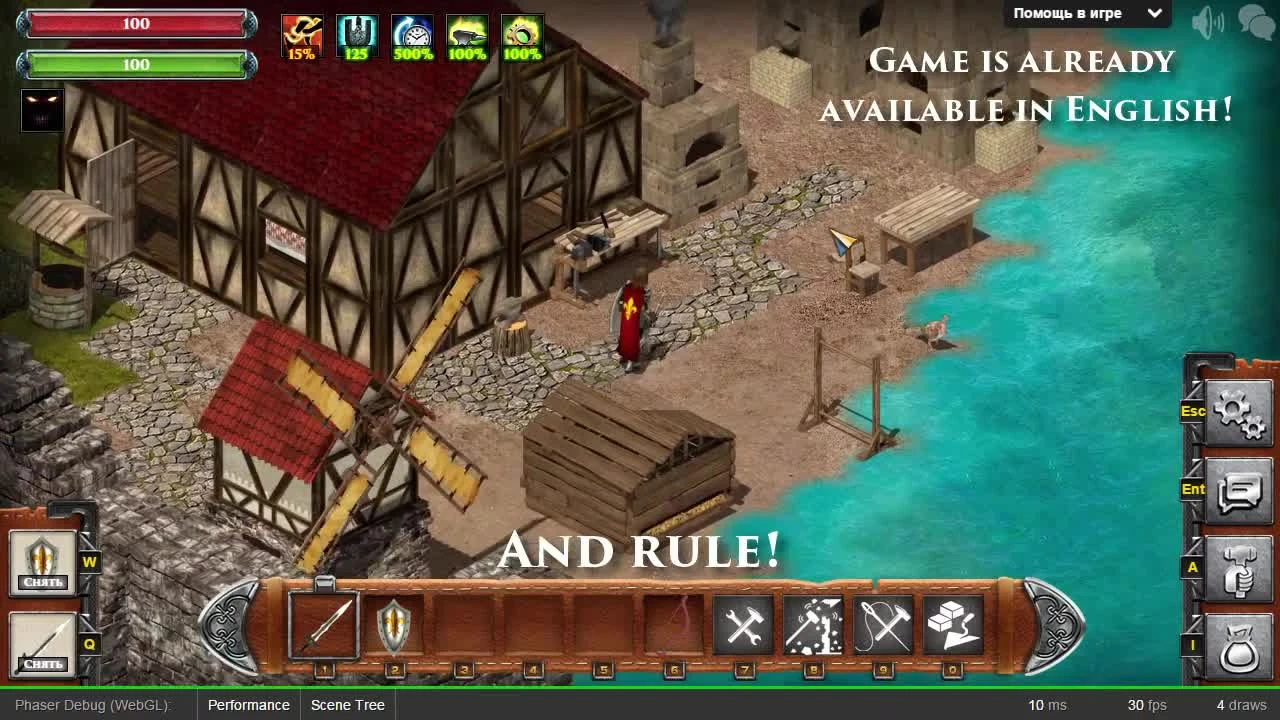
Task: Open the crafting hammer panel
Action: [x=1240, y=568]
